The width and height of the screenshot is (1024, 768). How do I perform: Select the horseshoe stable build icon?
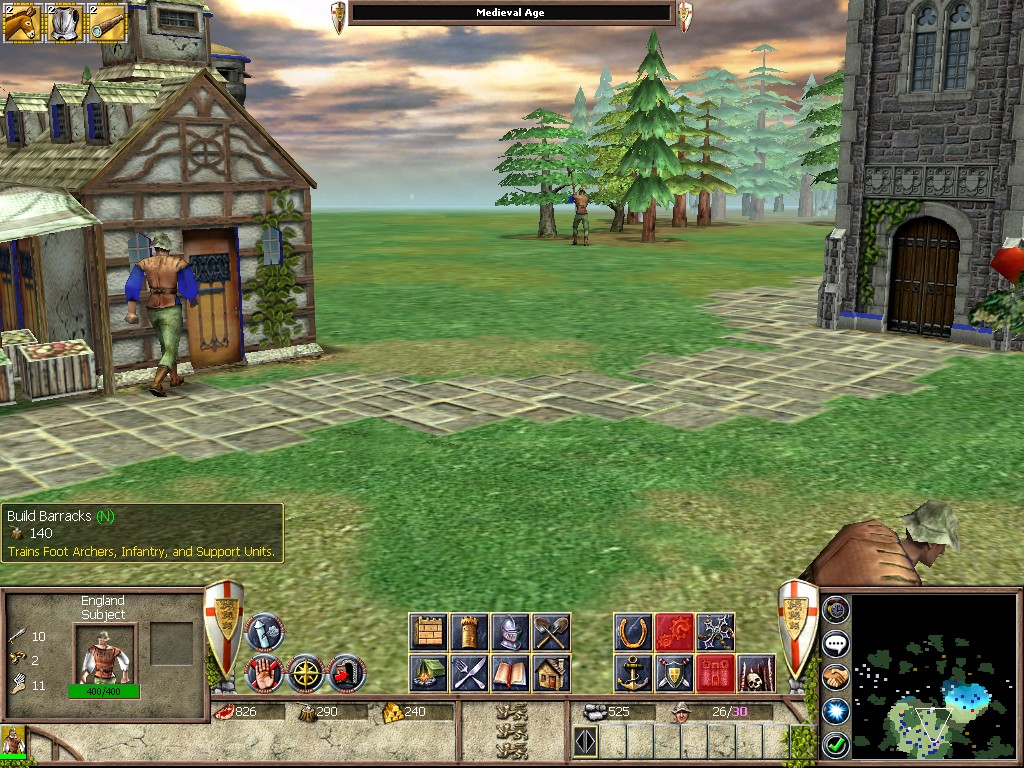point(633,632)
